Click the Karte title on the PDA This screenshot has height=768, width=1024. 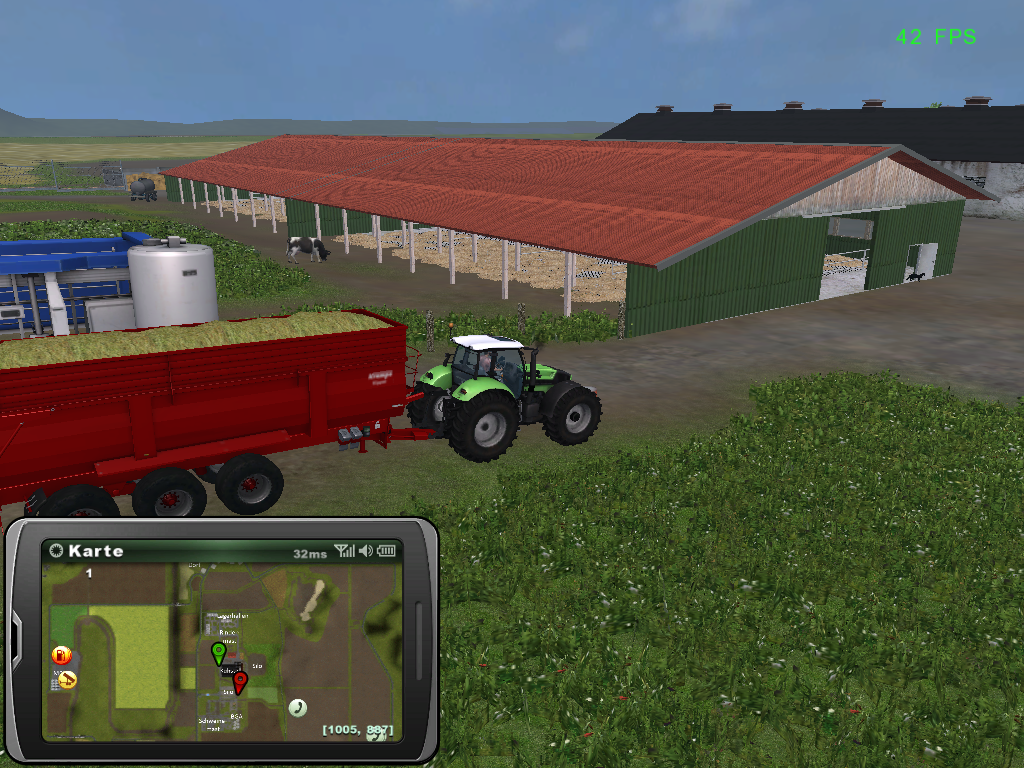[96, 551]
